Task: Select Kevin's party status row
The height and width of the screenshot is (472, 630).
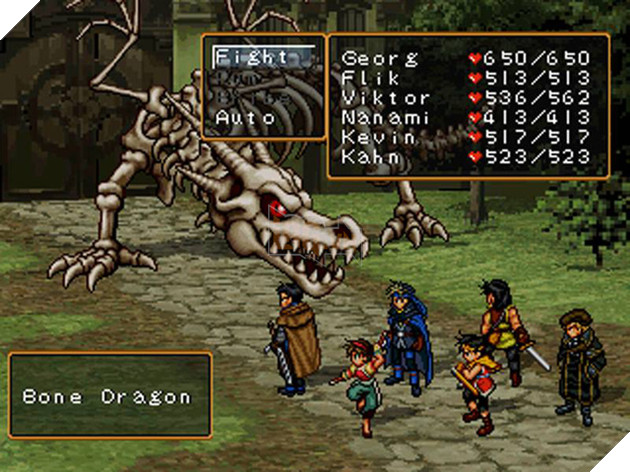Action: point(468,138)
